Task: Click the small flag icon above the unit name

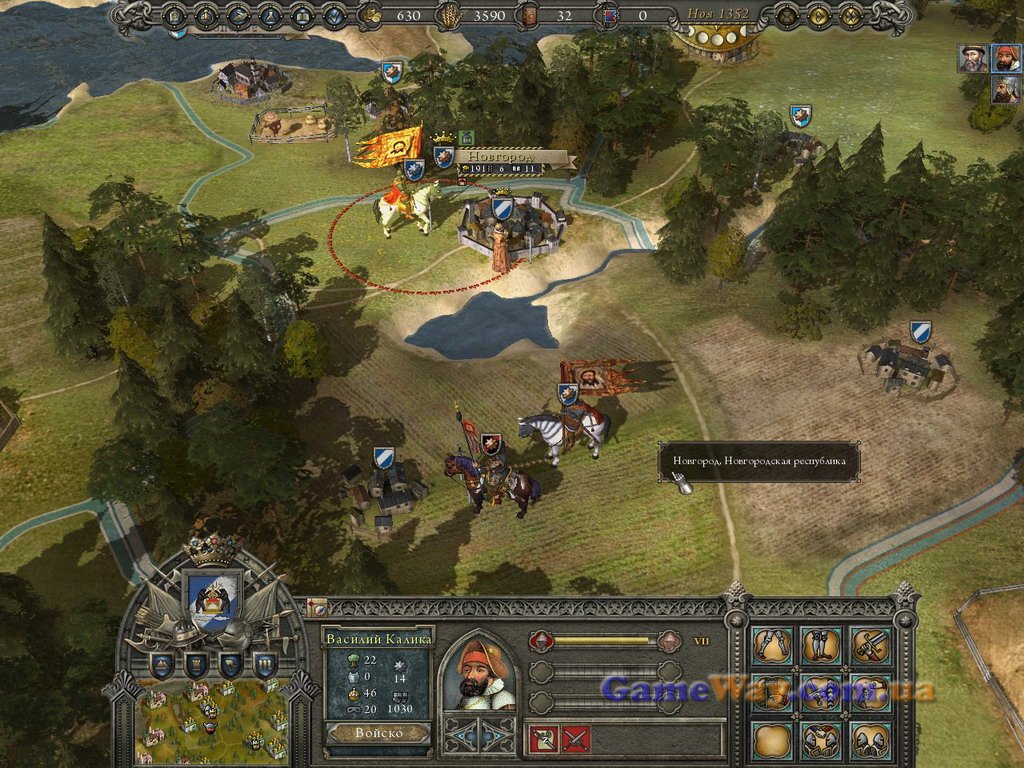Action: pos(316,606)
